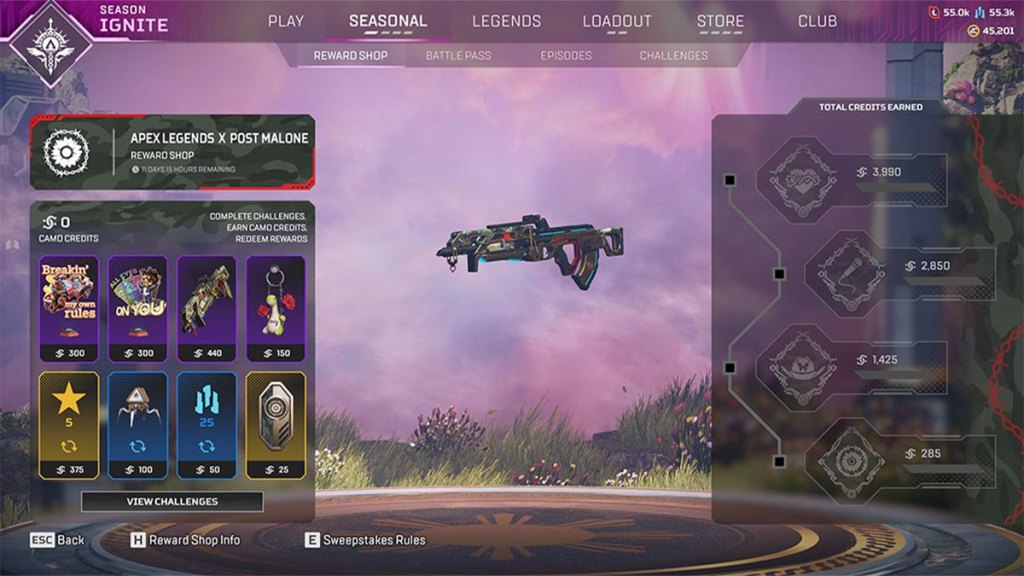Choose the 25 crafting metals reward
The height and width of the screenshot is (576, 1024).
click(206, 425)
